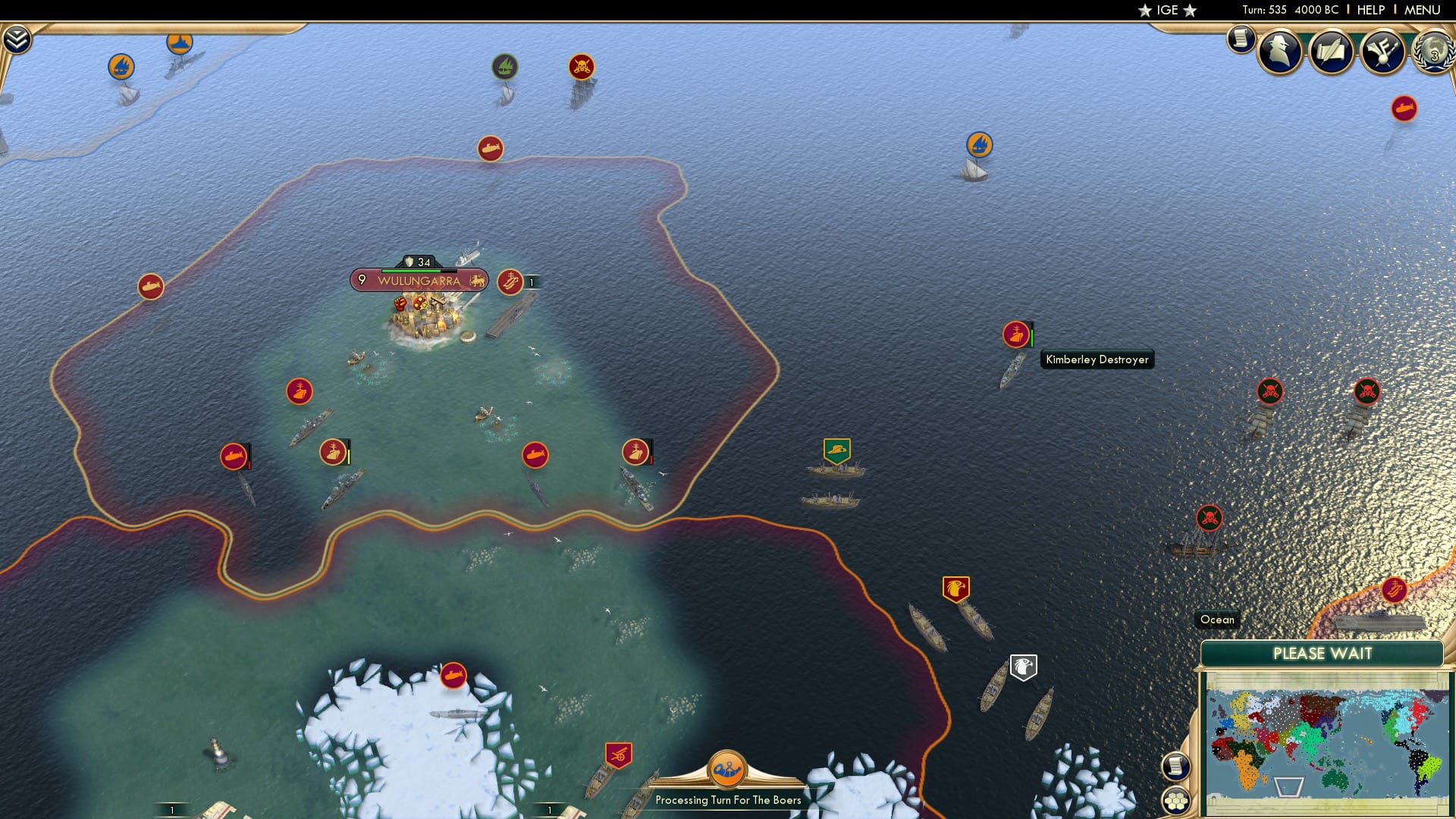The height and width of the screenshot is (819, 1456).
Task: Open the IGE in-game editor
Action: (x=1167, y=10)
